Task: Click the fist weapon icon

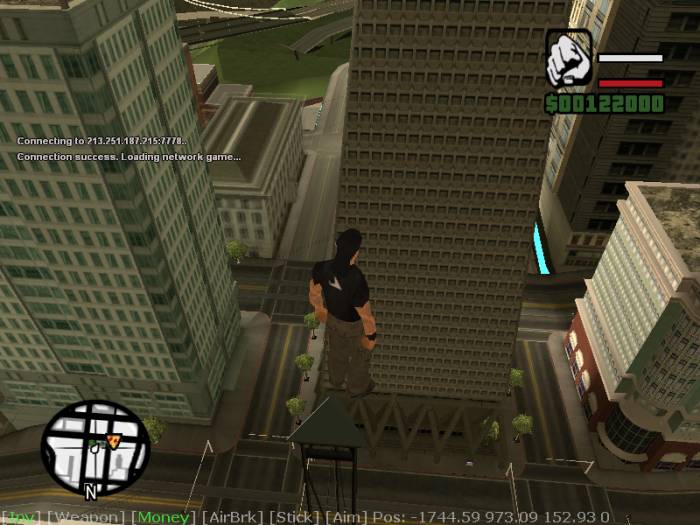Action: [x=568, y=59]
